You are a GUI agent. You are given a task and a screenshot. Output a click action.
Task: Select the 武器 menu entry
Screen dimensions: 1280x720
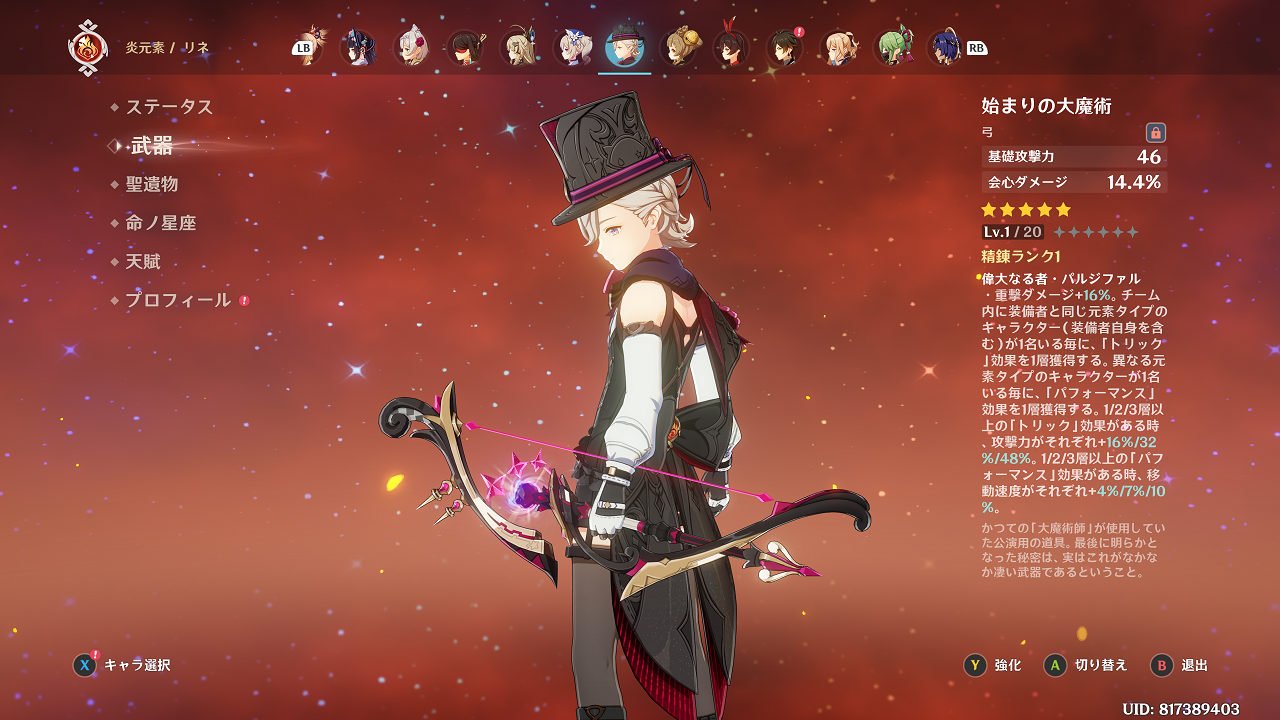coord(151,146)
